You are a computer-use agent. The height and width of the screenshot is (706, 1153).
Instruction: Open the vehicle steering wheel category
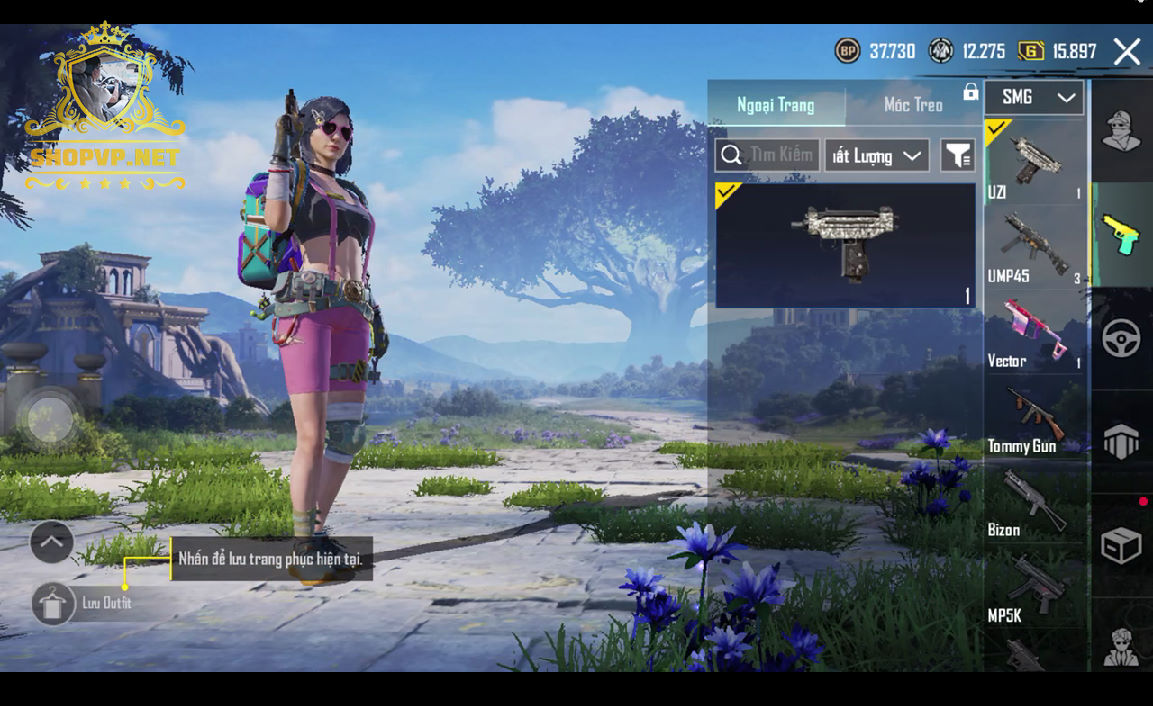[x=1121, y=339]
